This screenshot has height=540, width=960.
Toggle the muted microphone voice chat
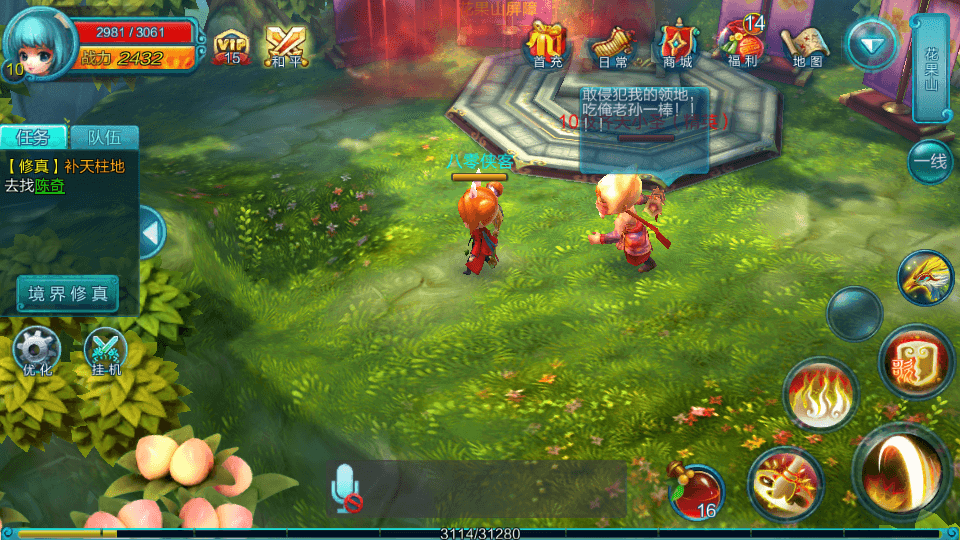(347, 489)
